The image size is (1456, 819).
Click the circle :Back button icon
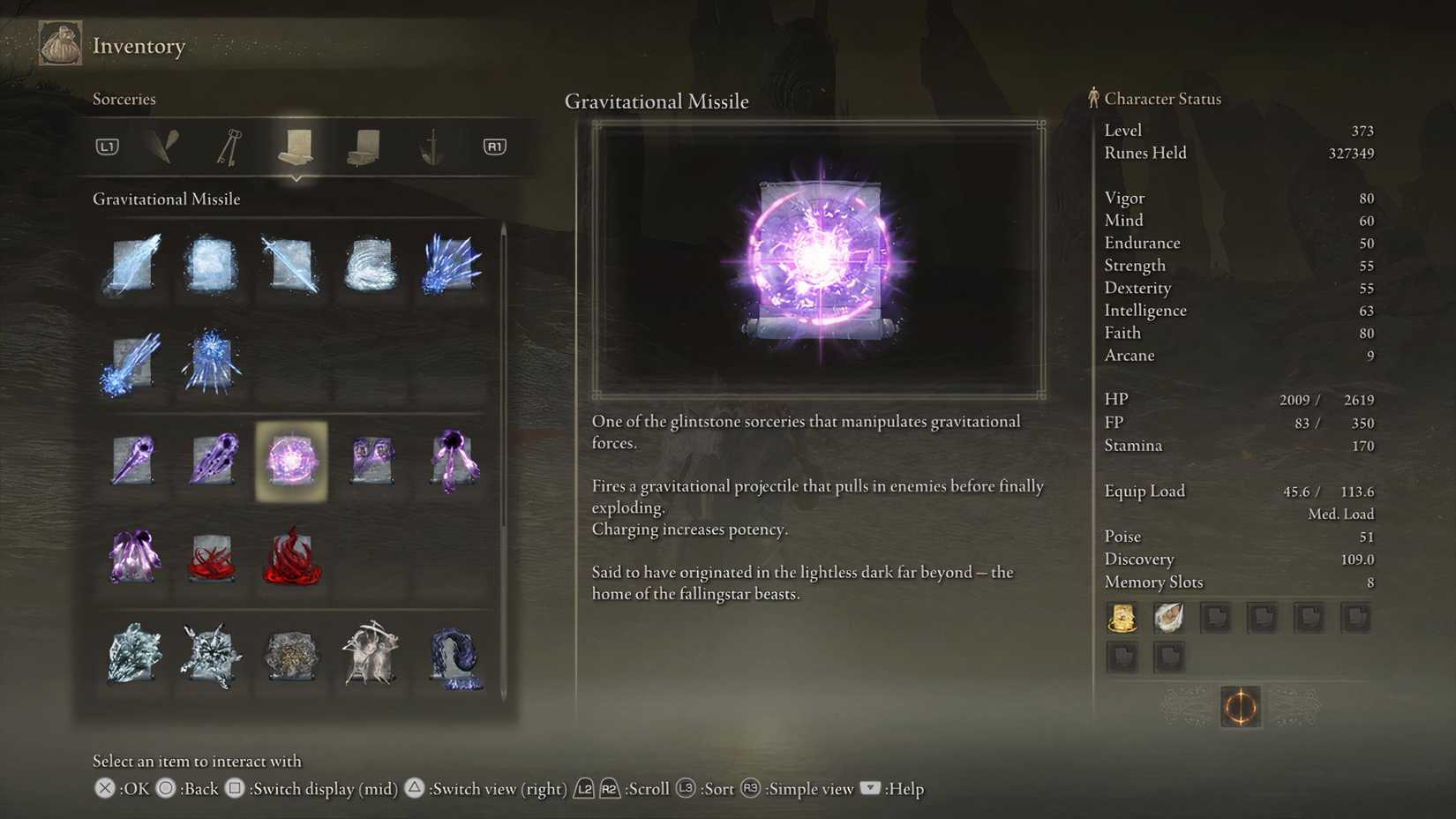coord(164,788)
